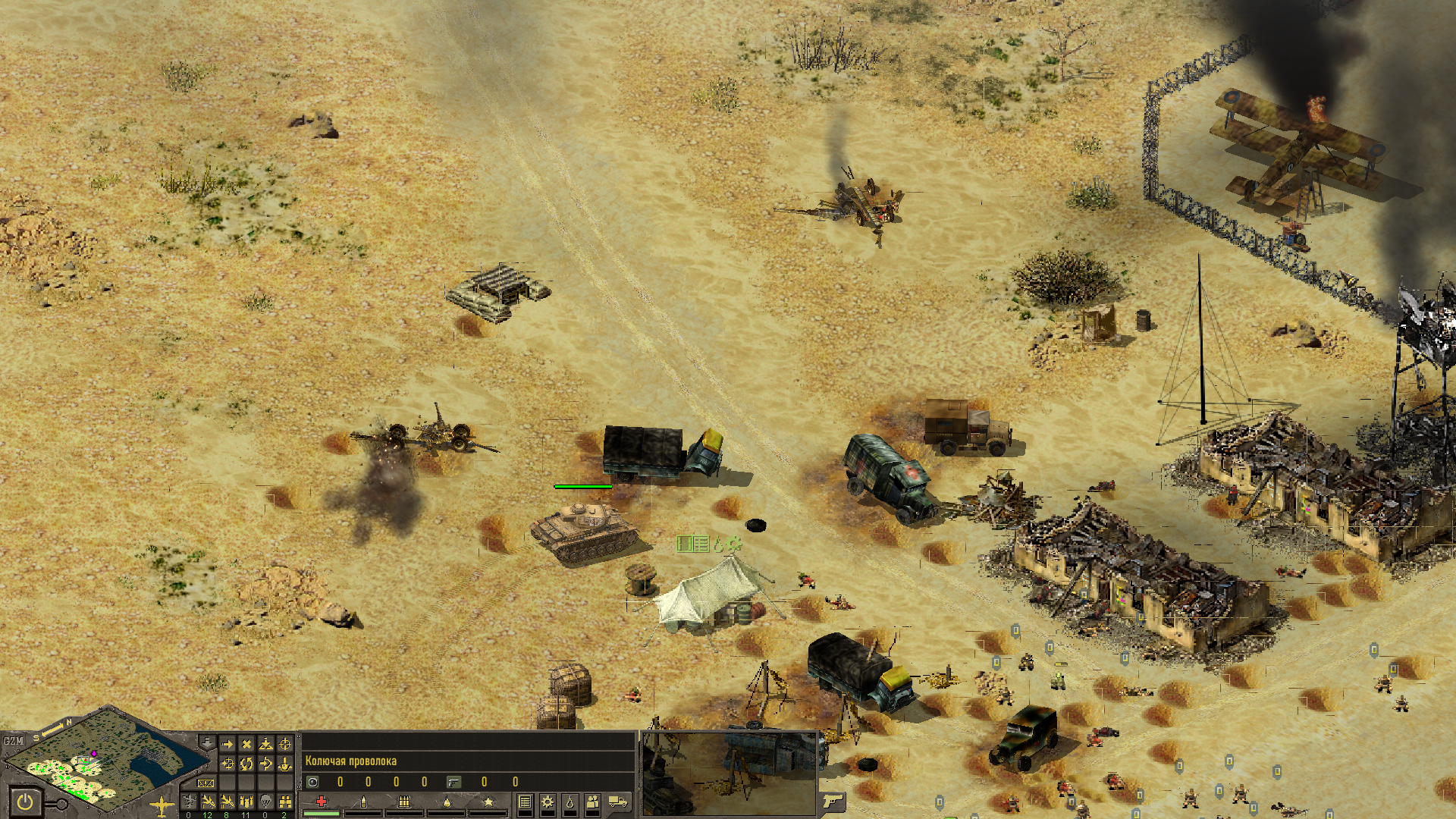Click the selected unit portrait preview
This screenshot has height=819, width=1456.
pos(730,773)
